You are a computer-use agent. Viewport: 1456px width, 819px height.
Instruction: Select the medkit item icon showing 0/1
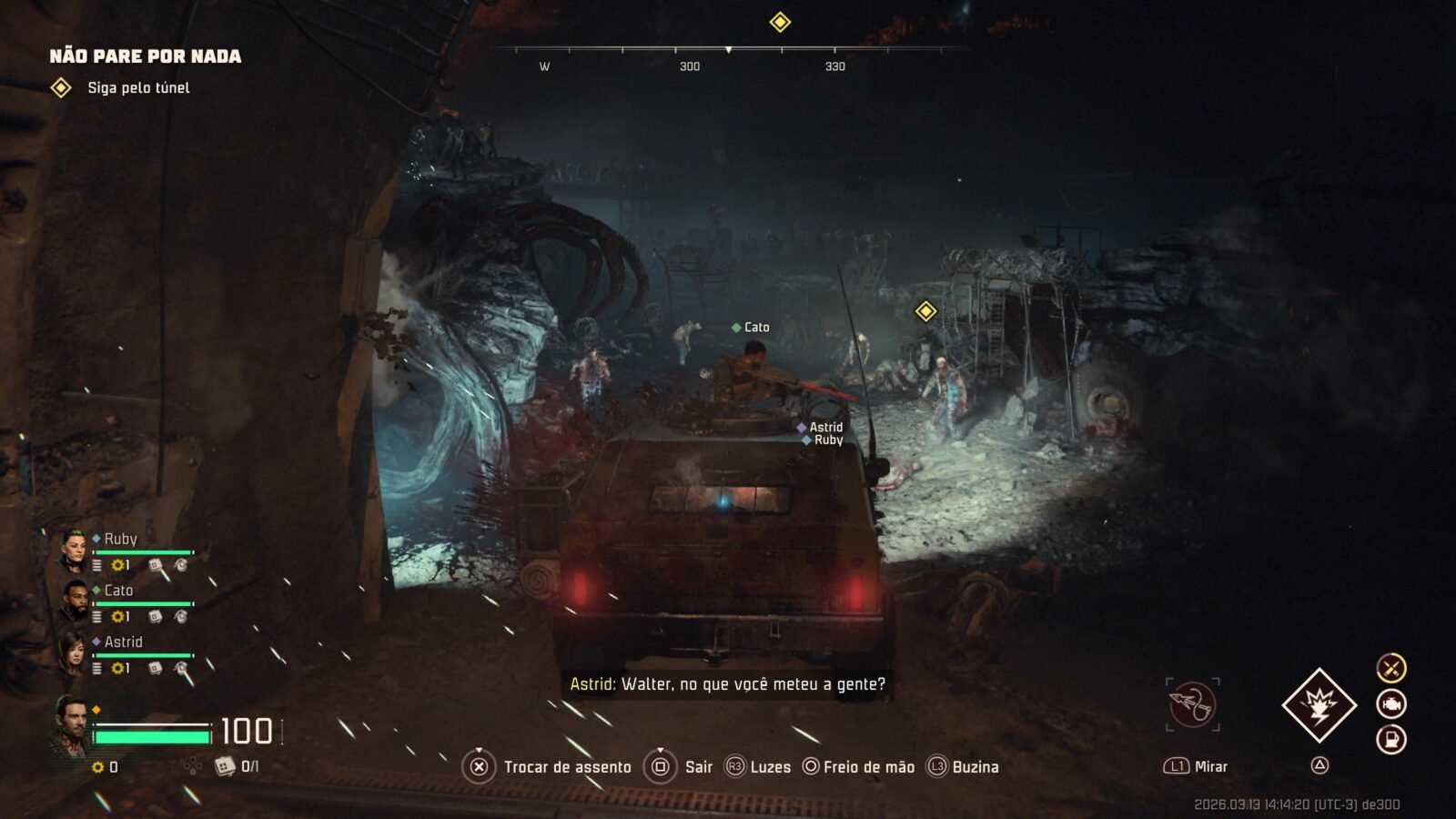(225, 766)
